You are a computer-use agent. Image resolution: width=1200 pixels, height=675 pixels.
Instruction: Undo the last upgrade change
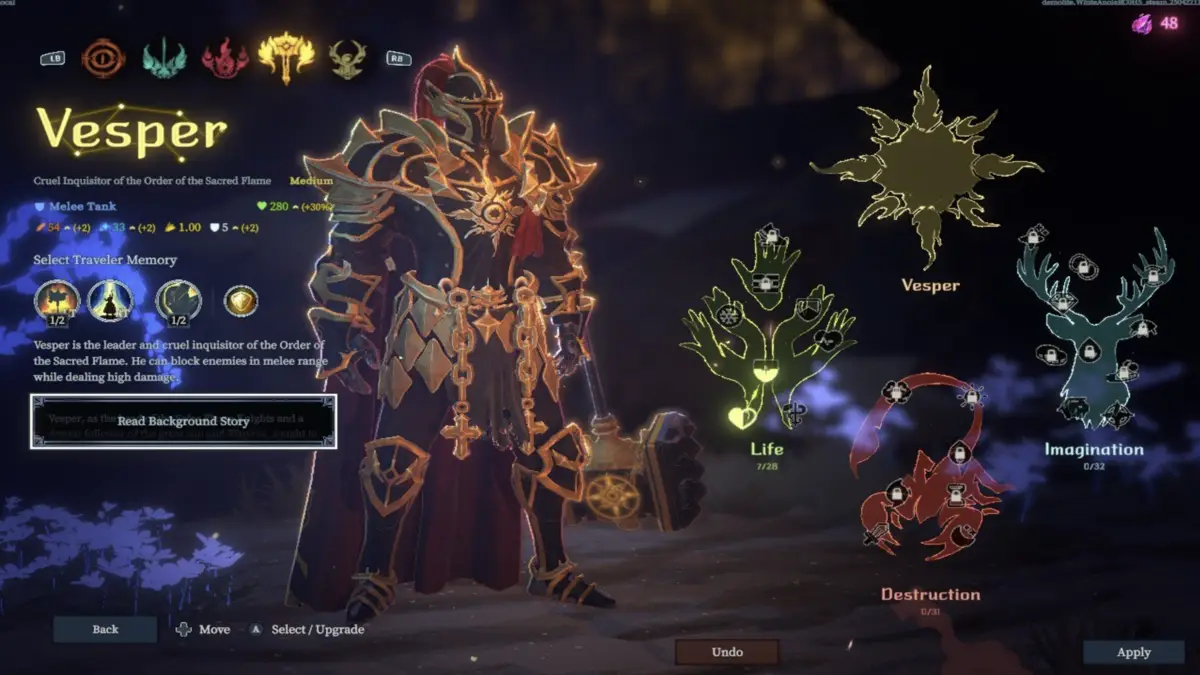coord(727,652)
